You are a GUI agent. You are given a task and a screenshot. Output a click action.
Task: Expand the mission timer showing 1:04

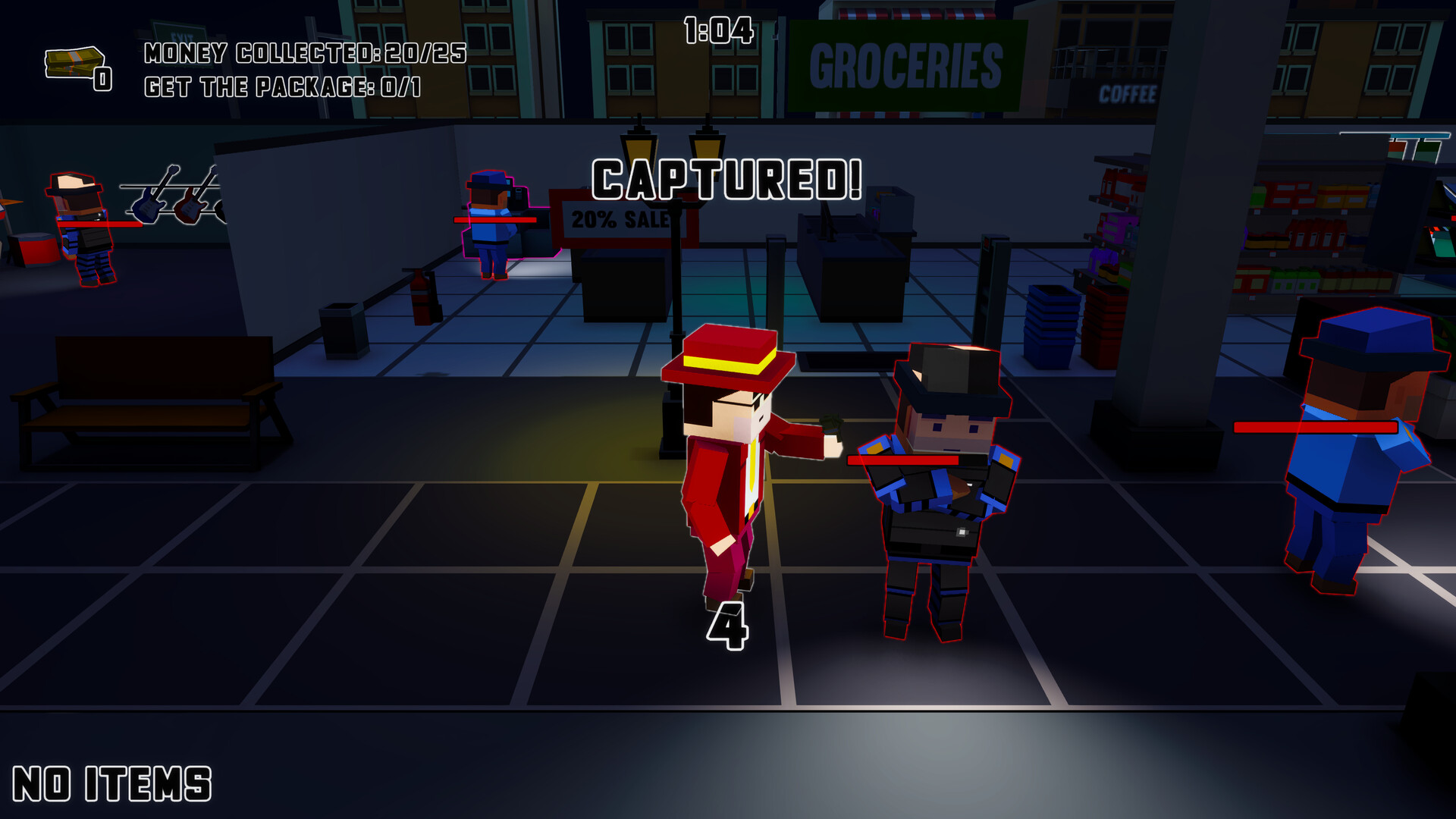pyautogui.click(x=717, y=29)
